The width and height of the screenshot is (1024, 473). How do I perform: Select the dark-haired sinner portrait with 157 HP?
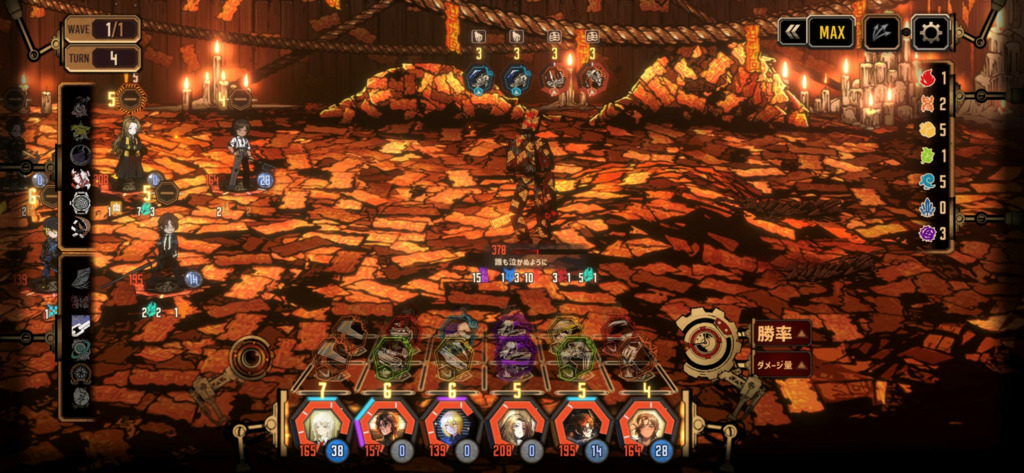coord(385,425)
